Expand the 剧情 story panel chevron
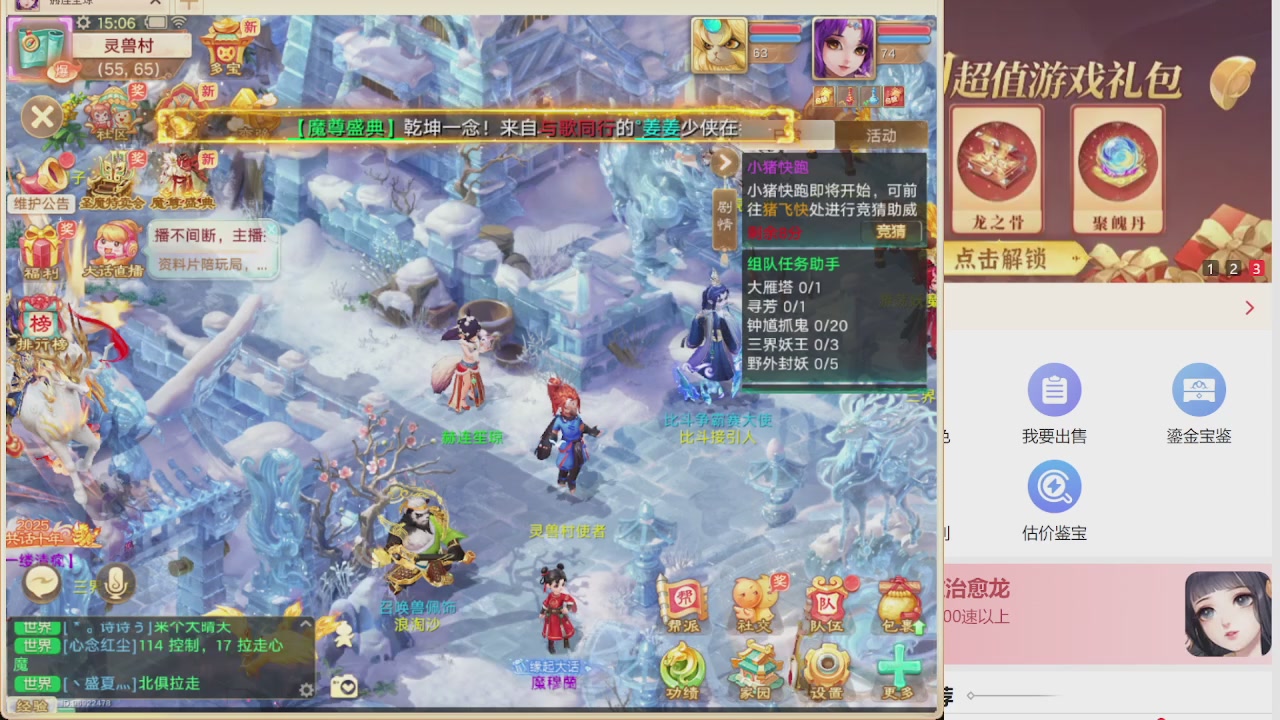Screen dimensions: 1280x720 [725, 162]
